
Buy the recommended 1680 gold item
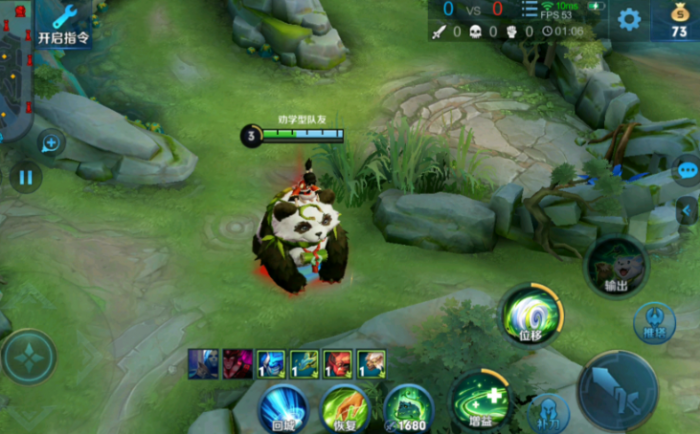[x=407, y=409]
